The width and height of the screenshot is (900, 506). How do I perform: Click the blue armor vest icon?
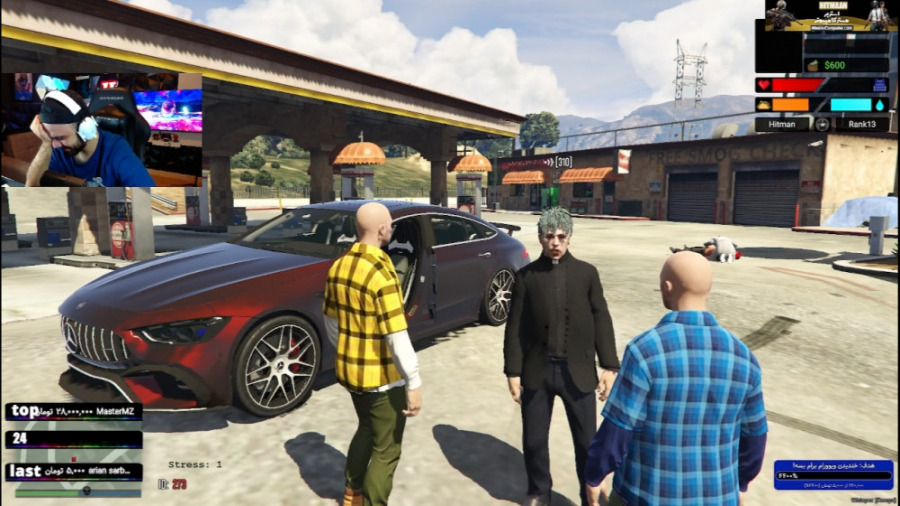pos(879,85)
